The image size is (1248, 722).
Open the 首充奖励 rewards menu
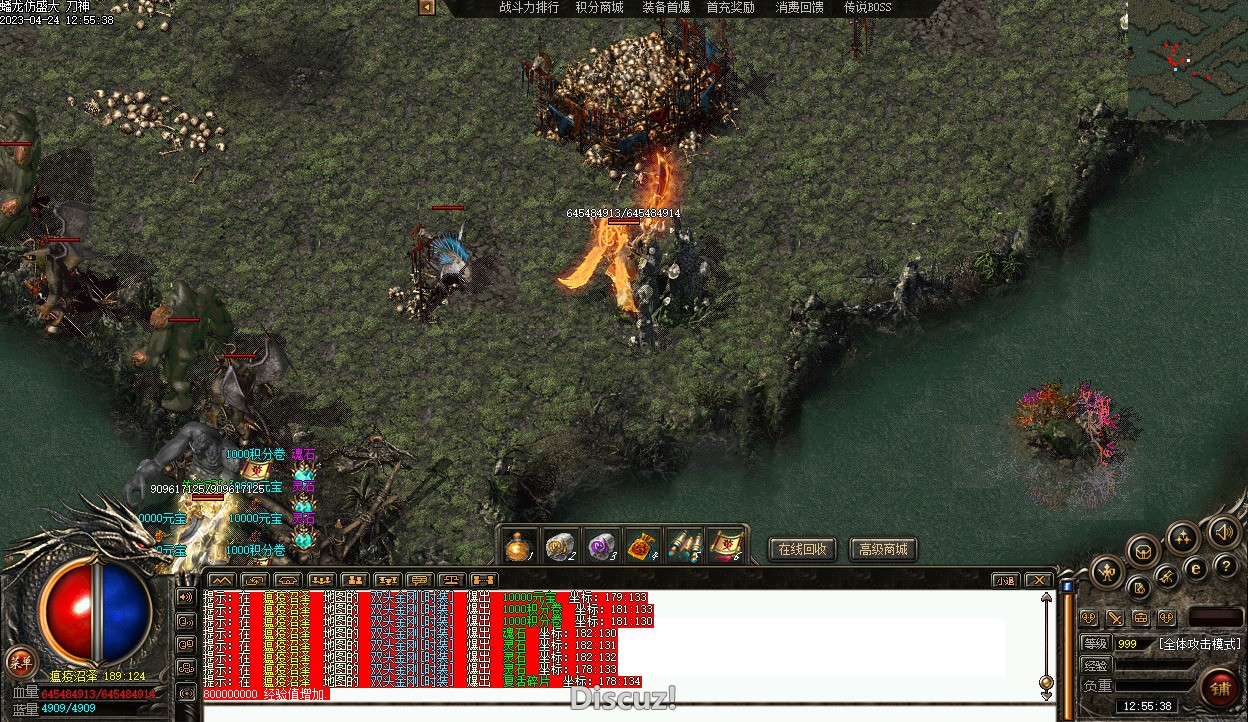[x=730, y=8]
